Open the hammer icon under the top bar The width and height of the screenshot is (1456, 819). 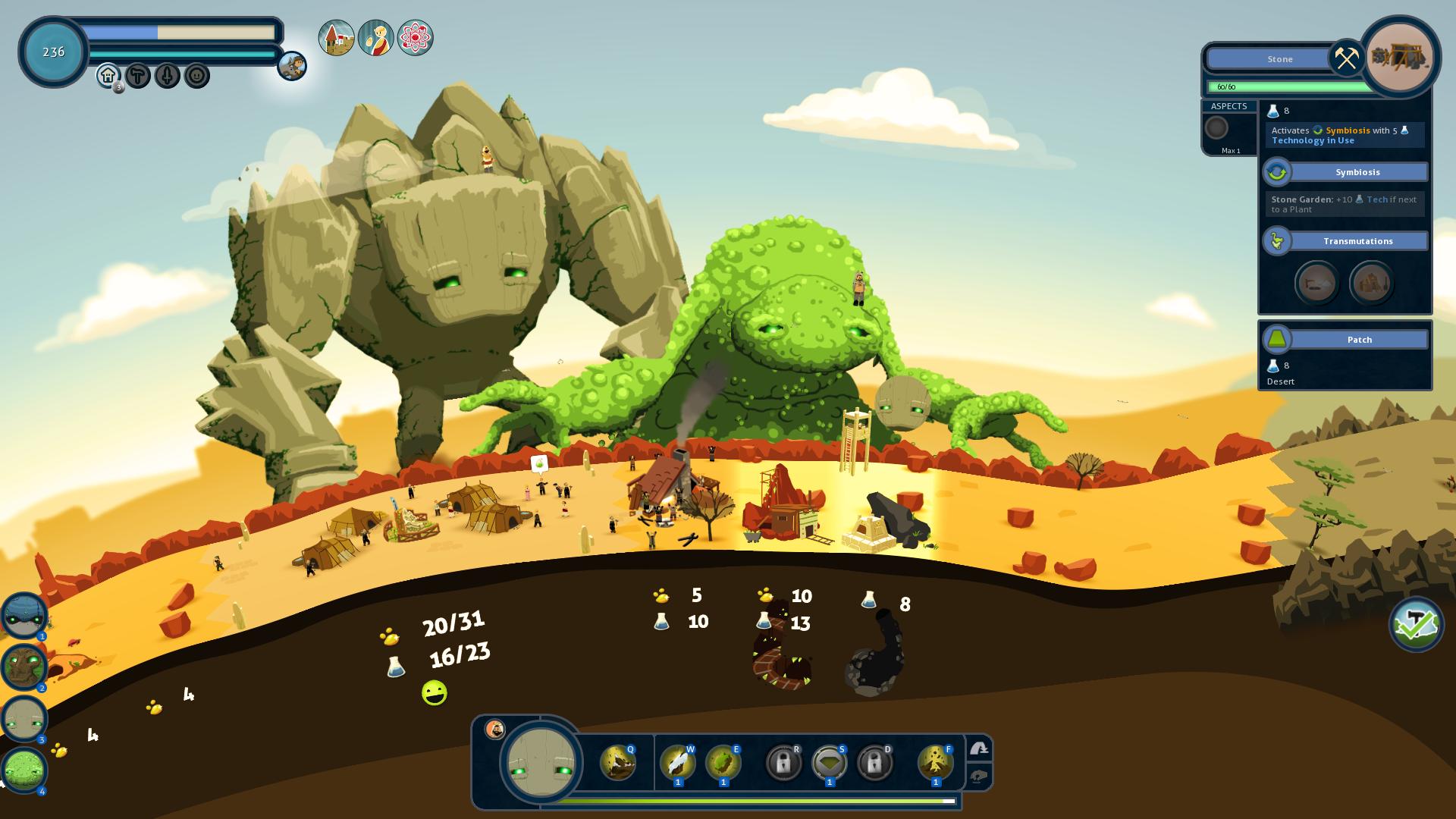(138, 76)
